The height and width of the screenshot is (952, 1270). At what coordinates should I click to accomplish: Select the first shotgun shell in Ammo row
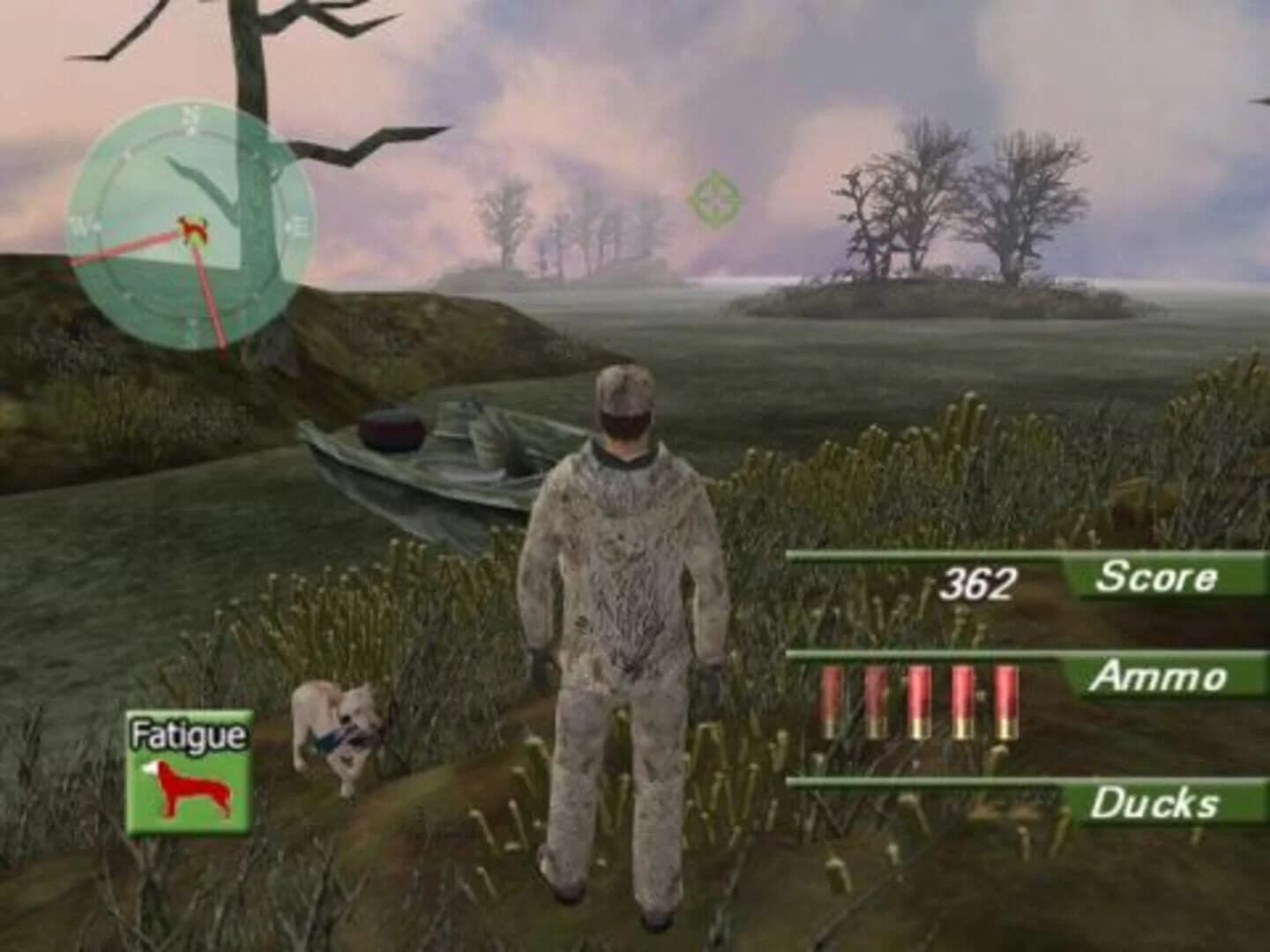830,701
